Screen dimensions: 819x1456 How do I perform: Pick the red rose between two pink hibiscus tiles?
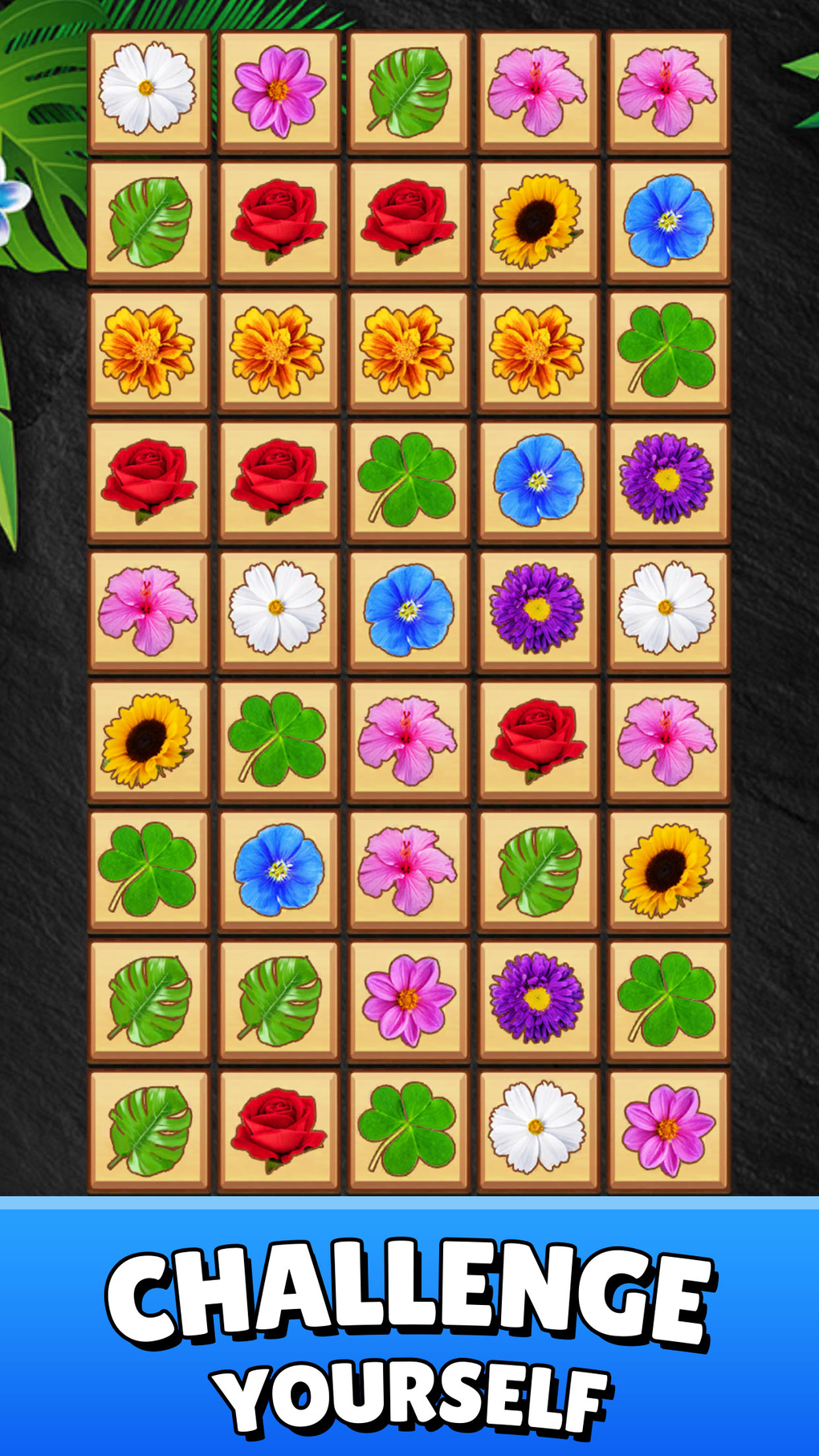pyautogui.click(x=538, y=740)
